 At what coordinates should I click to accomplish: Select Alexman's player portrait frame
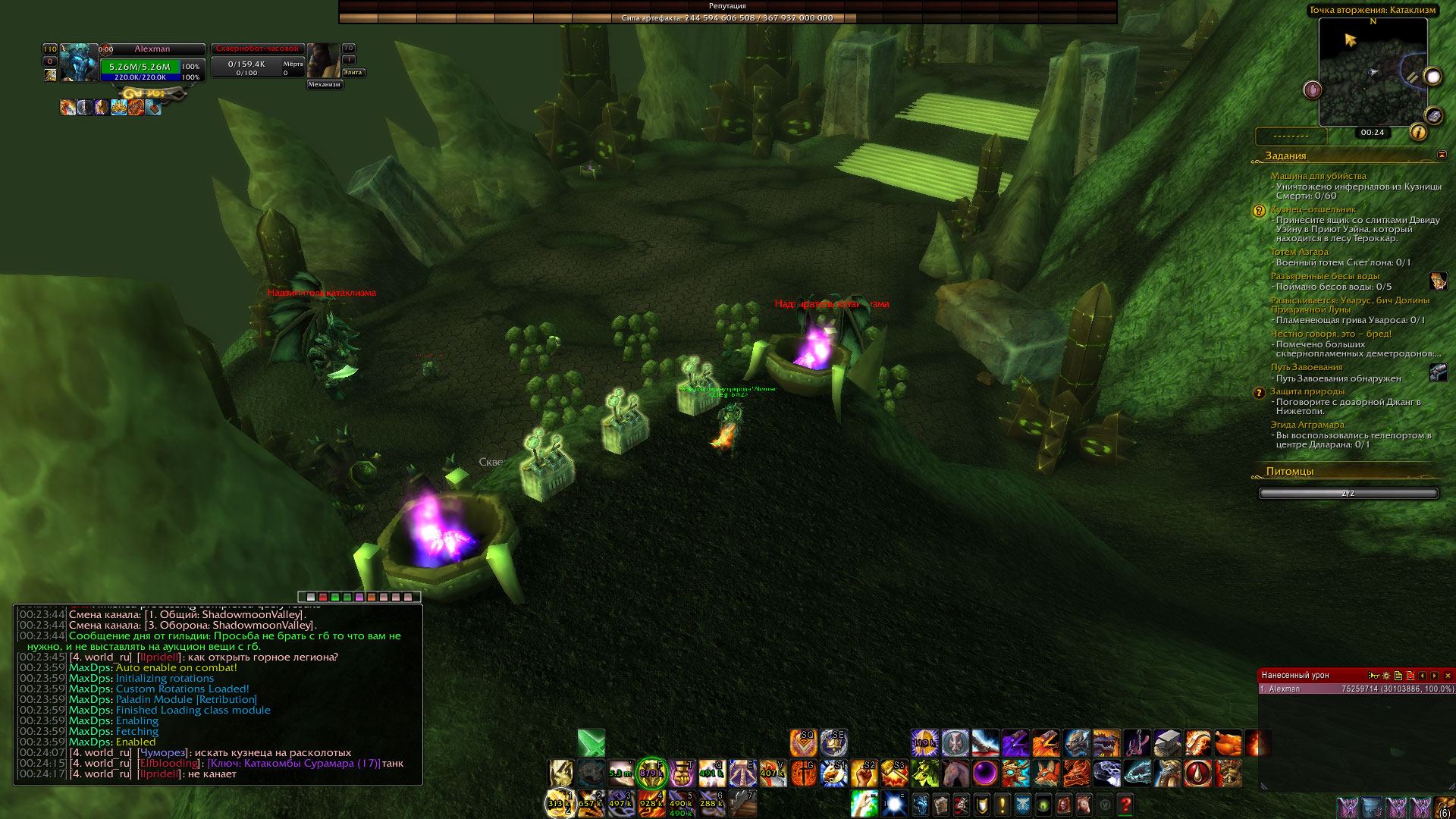79,63
